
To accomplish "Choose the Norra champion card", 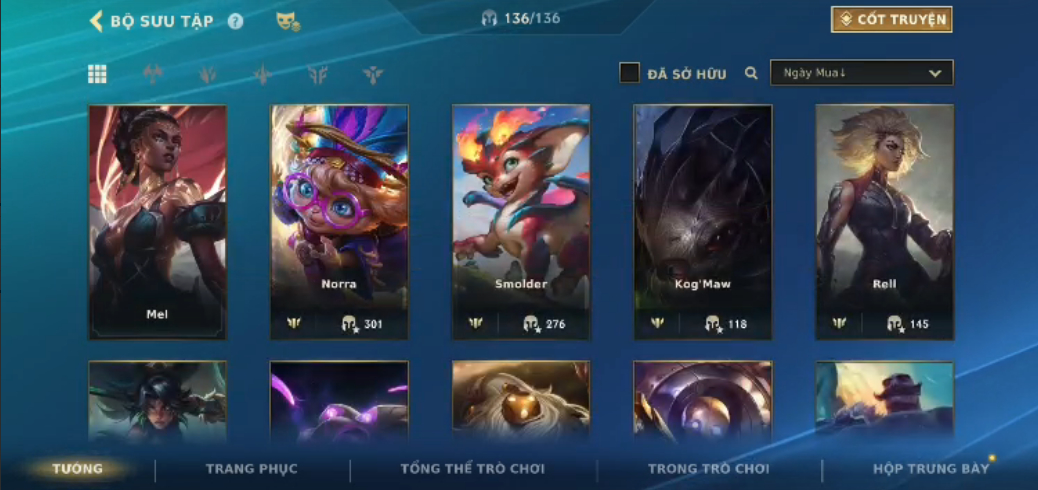I will pyautogui.click(x=339, y=222).
